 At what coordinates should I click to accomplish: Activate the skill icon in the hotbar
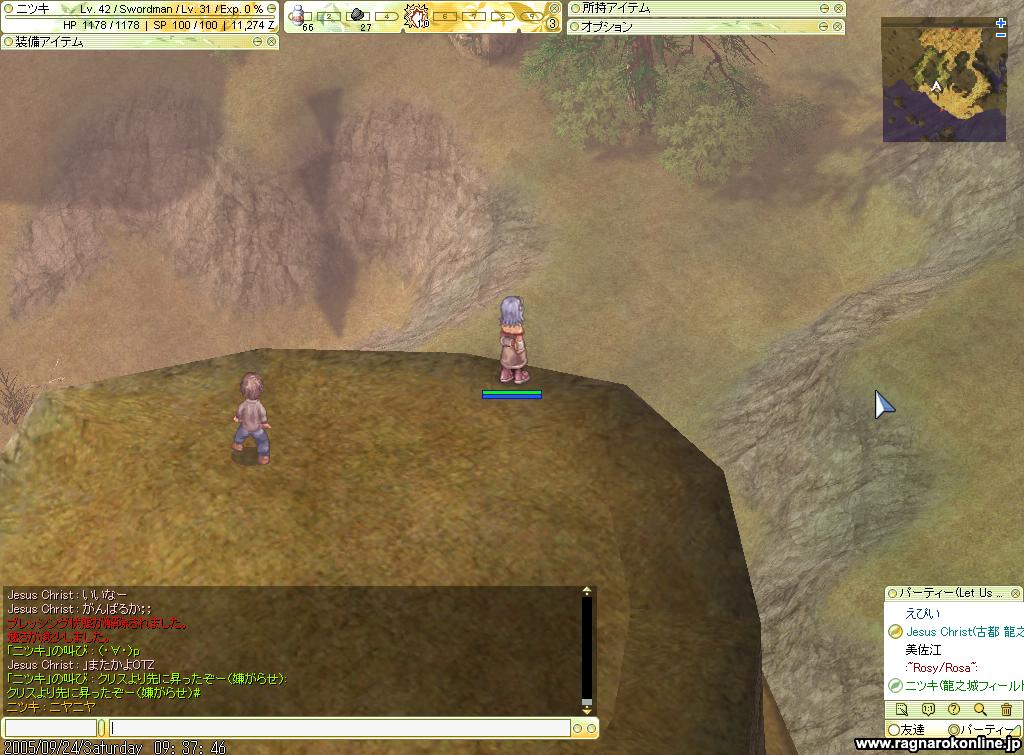(x=416, y=15)
